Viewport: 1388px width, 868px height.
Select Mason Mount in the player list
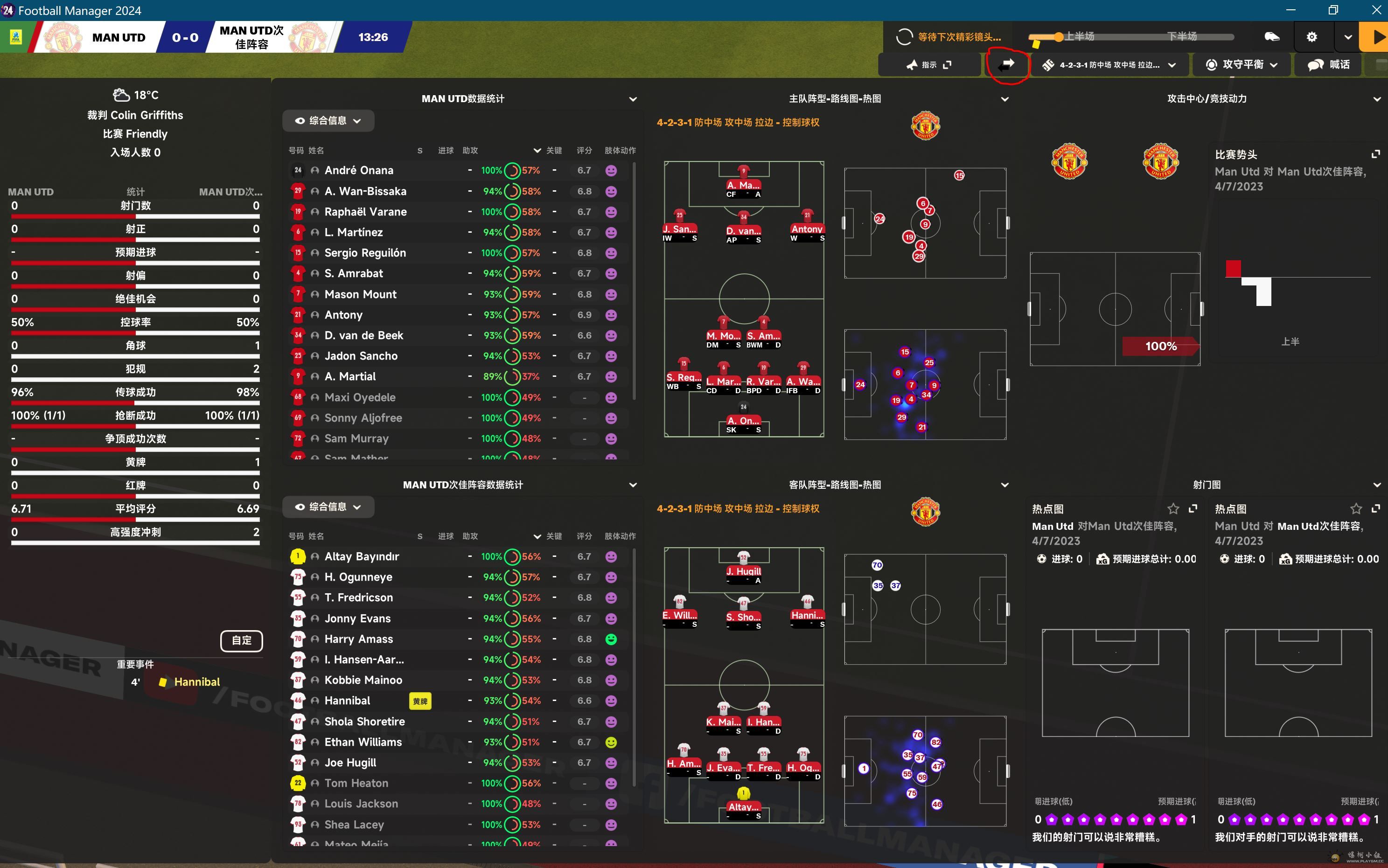(x=360, y=294)
